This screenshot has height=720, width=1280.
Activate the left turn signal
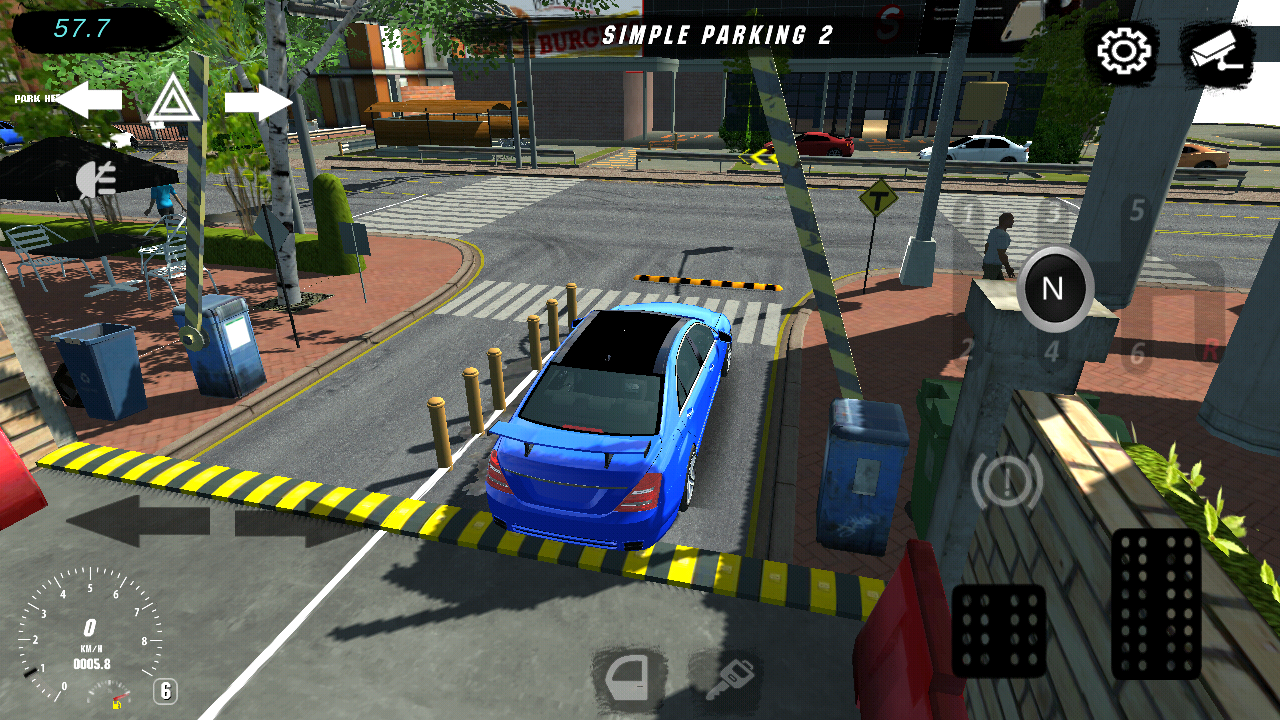(90, 100)
